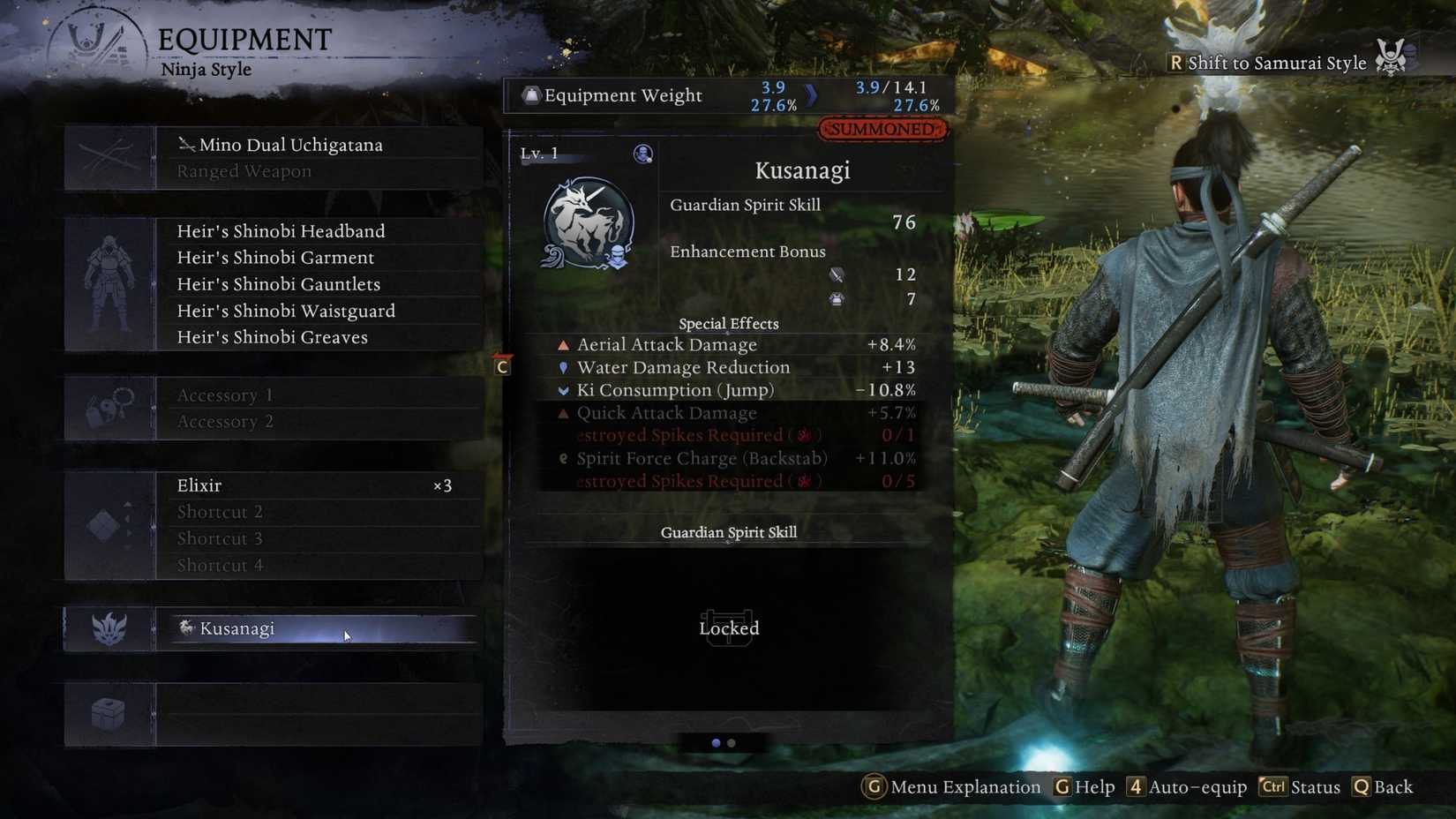Click the Back button
Viewport: 1456px width, 819px height.
click(1392, 787)
